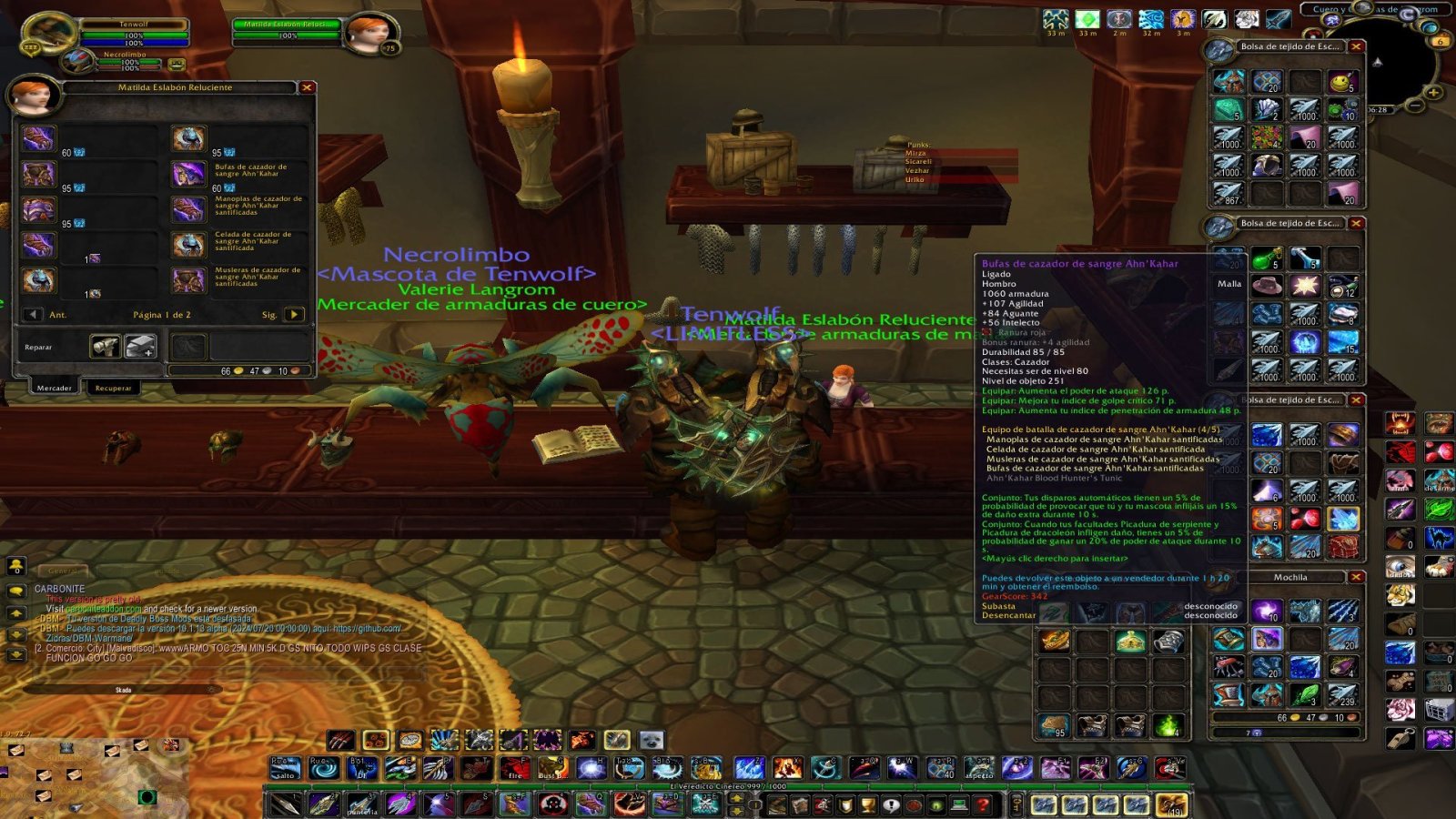
Task: Click the Reparar hammer icon
Action: [x=106, y=346]
